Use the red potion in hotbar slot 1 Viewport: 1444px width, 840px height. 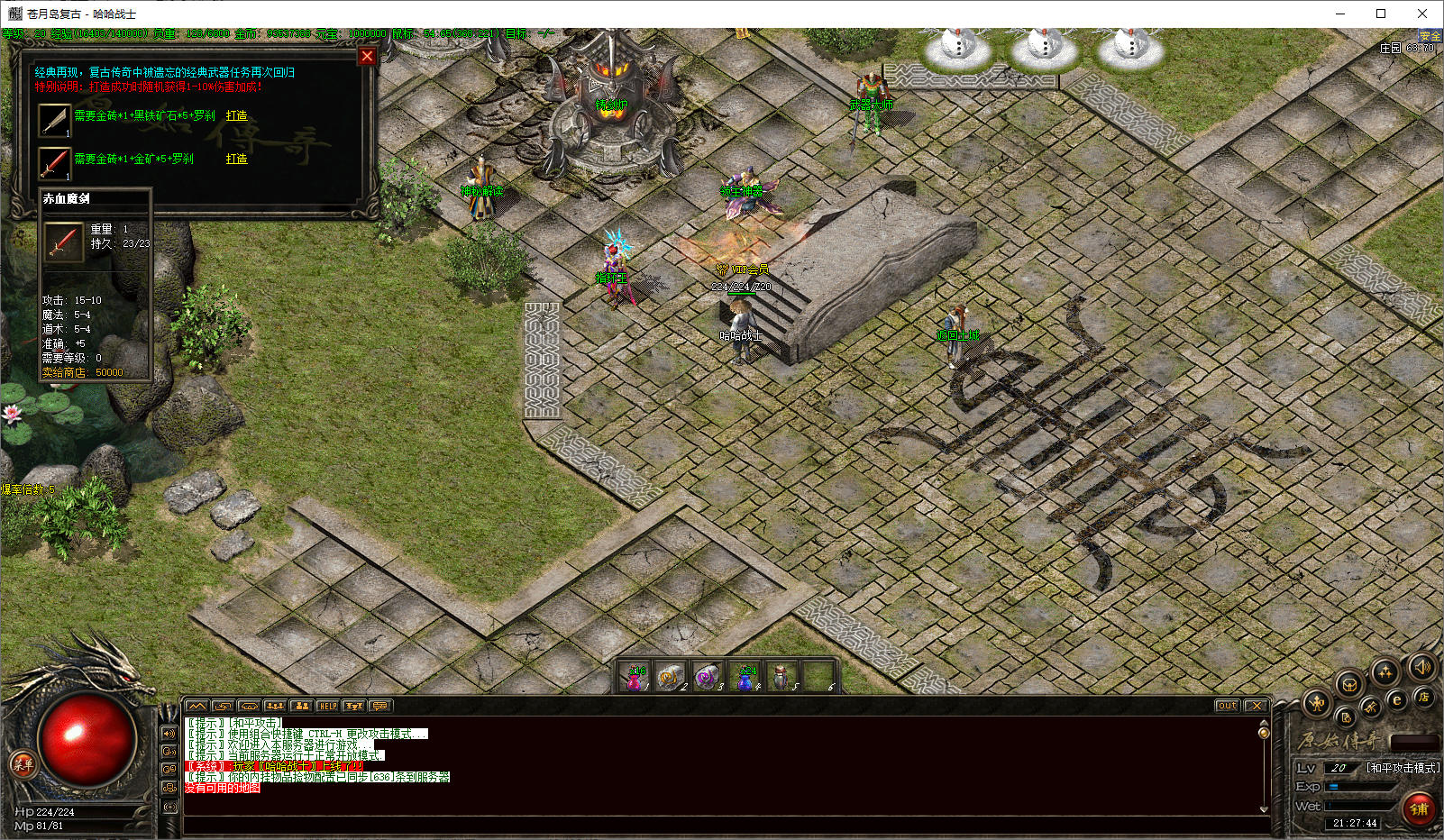[635, 677]
